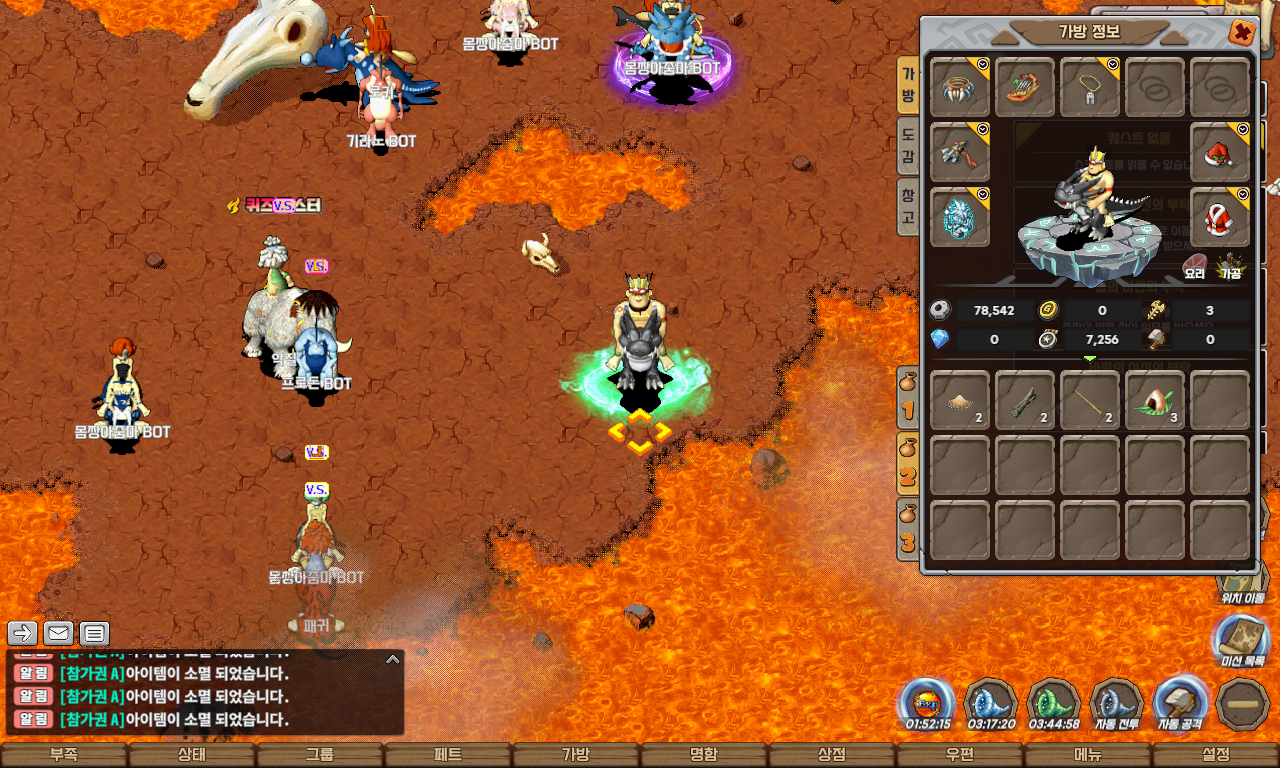Open the 펫 pet menu
Image resolution: width=1280 pixels, height=768 pixels.
tap(447, 755)
